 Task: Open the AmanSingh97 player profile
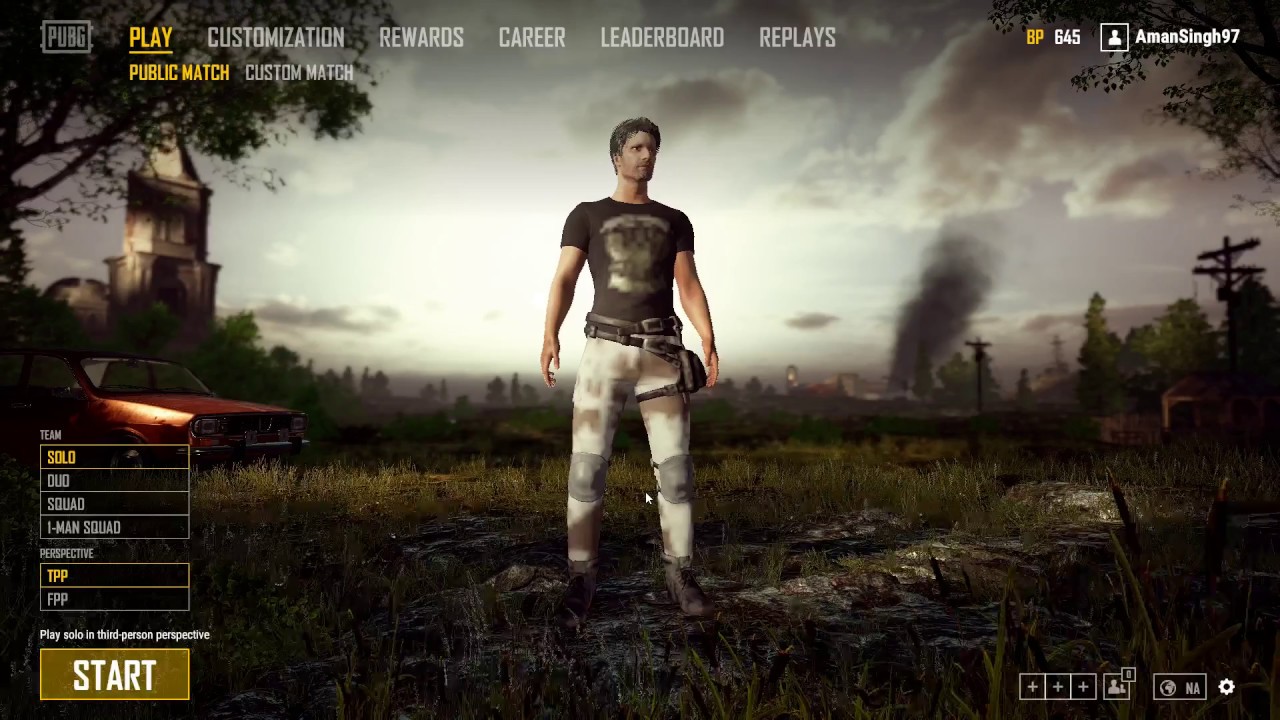(x=1170, y=37)
